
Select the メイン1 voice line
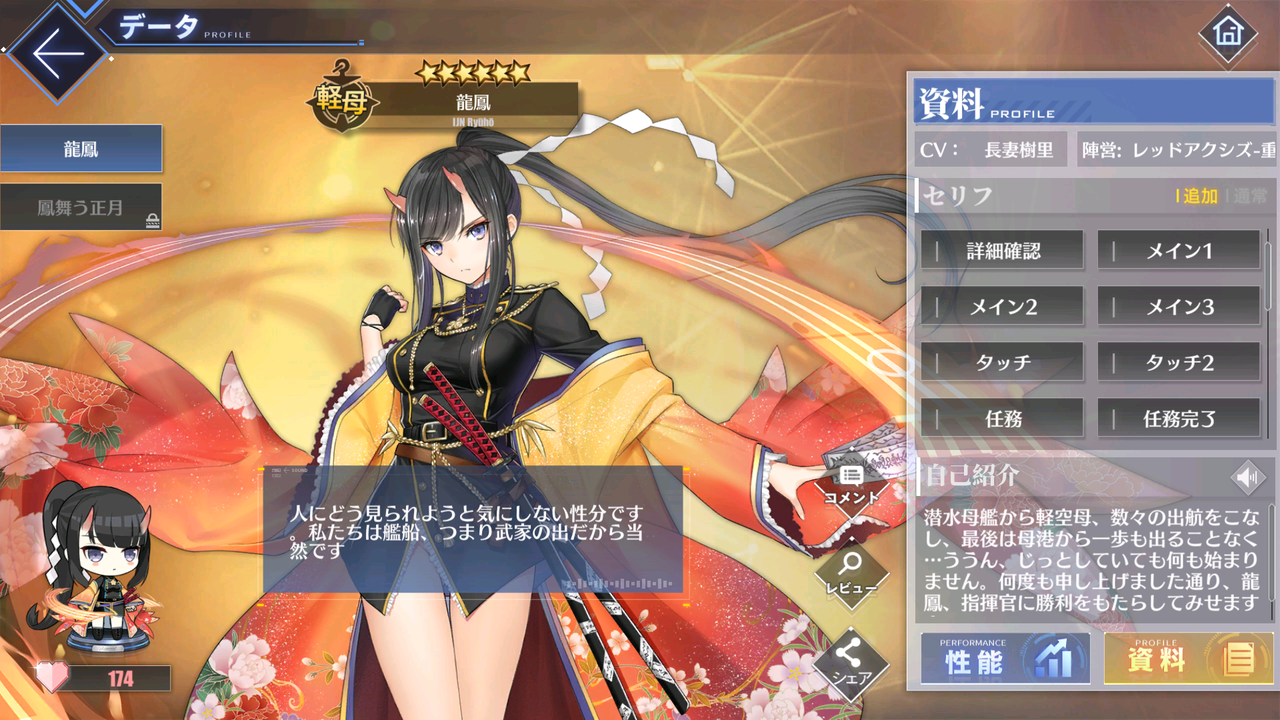1178,250
